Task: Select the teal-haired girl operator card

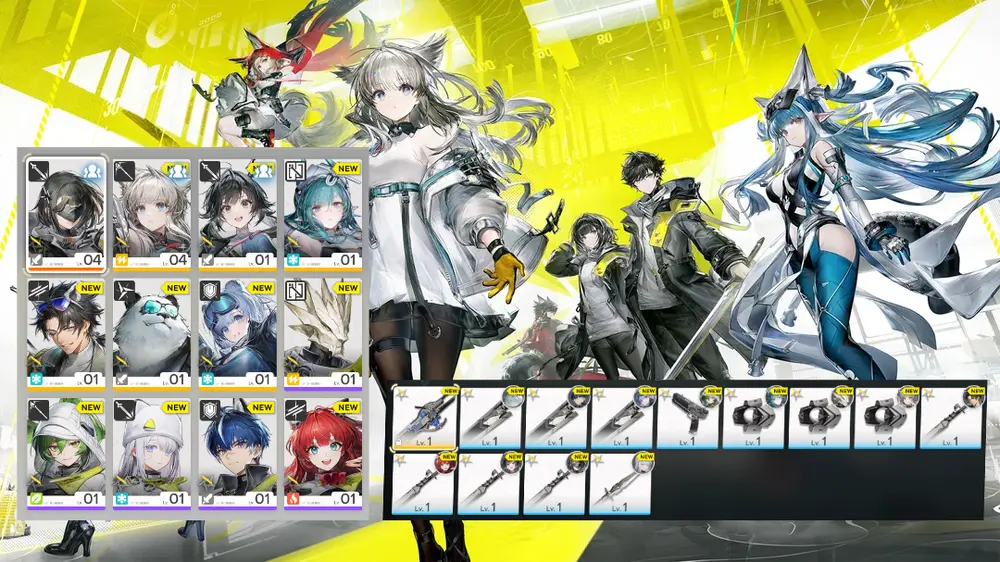Action: point(322,213)
